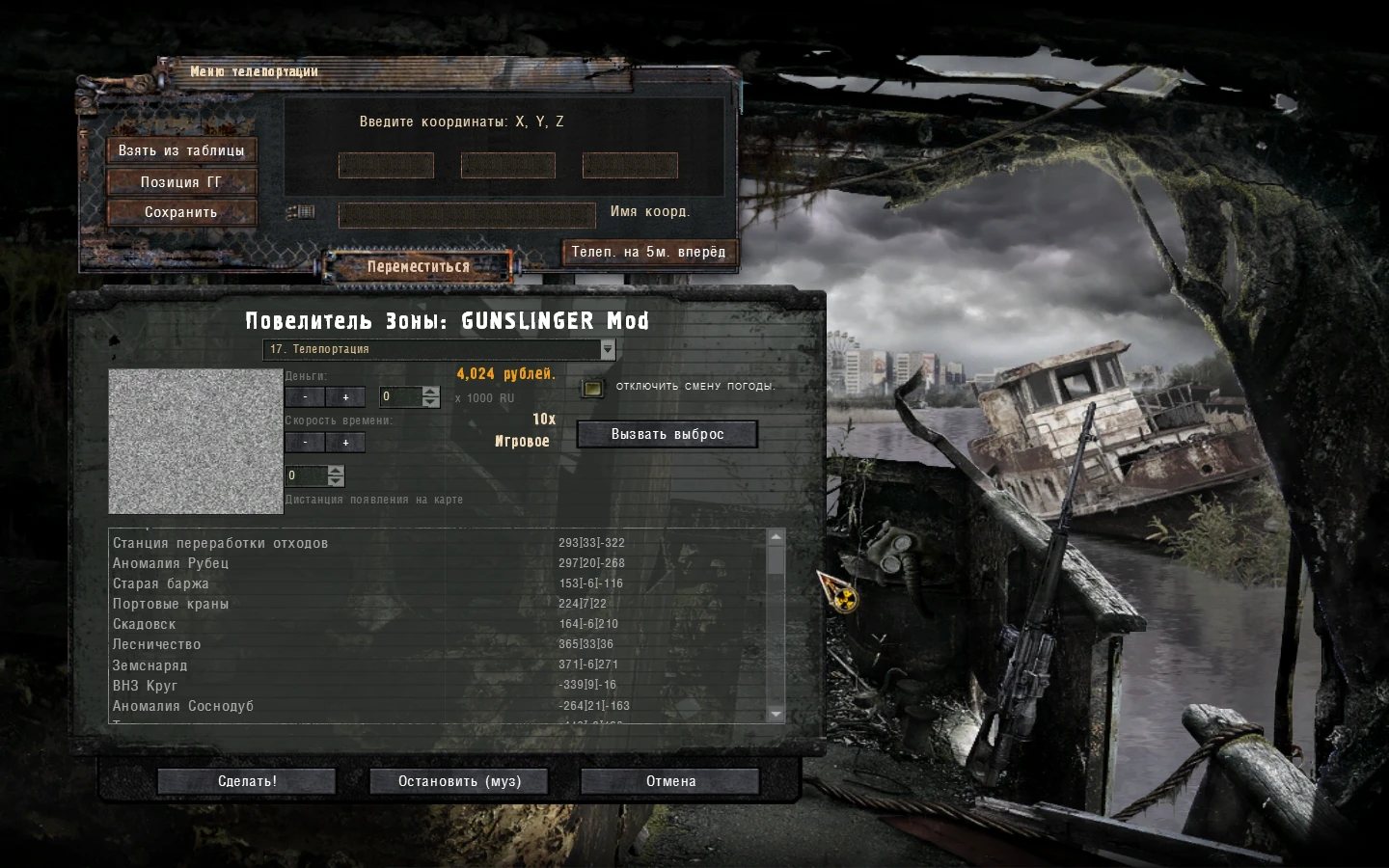The height and width of the screenshot is (868, 1389).
Task: Click Взять из таблицы
Action: pyautogui.click(x=181, y=150)
